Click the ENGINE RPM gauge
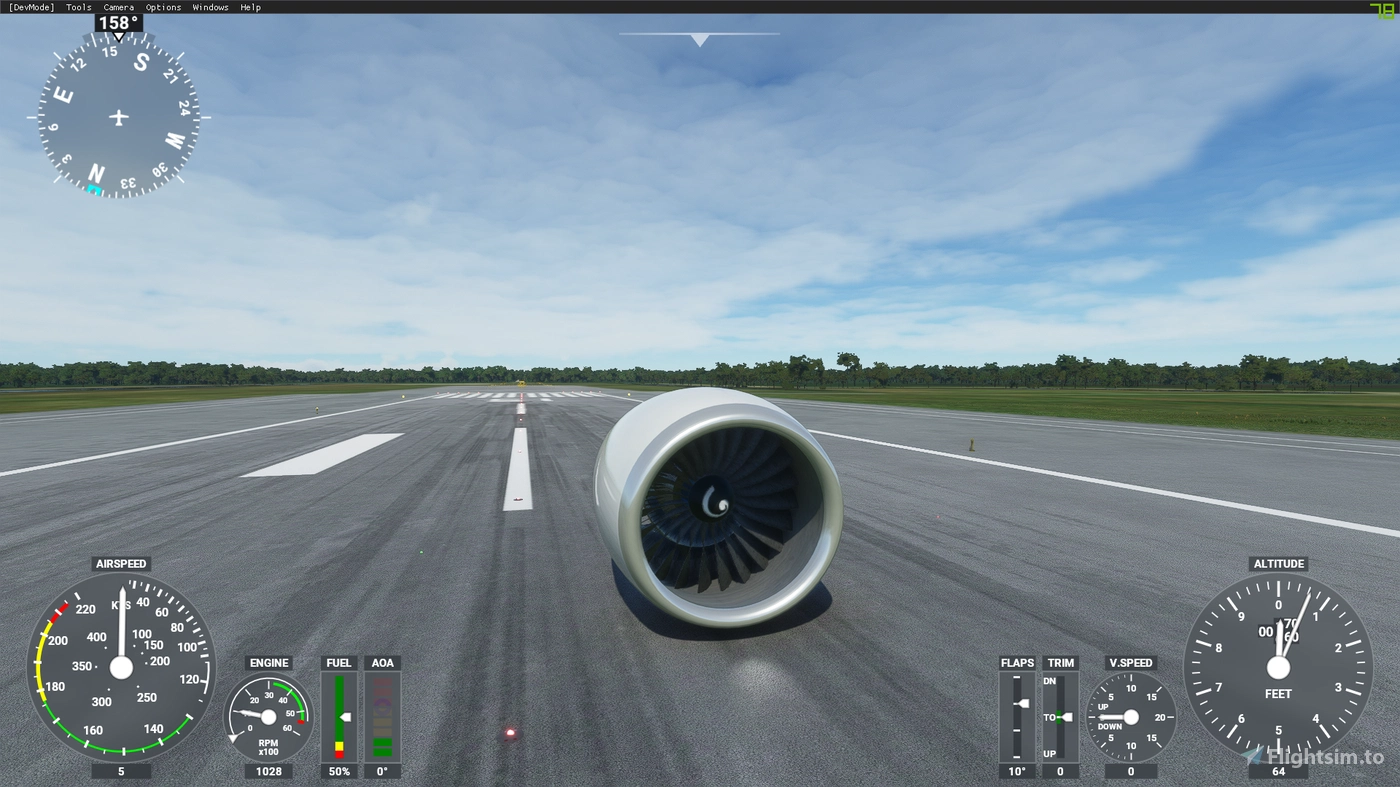1400x787 pixels. (267, 715)
